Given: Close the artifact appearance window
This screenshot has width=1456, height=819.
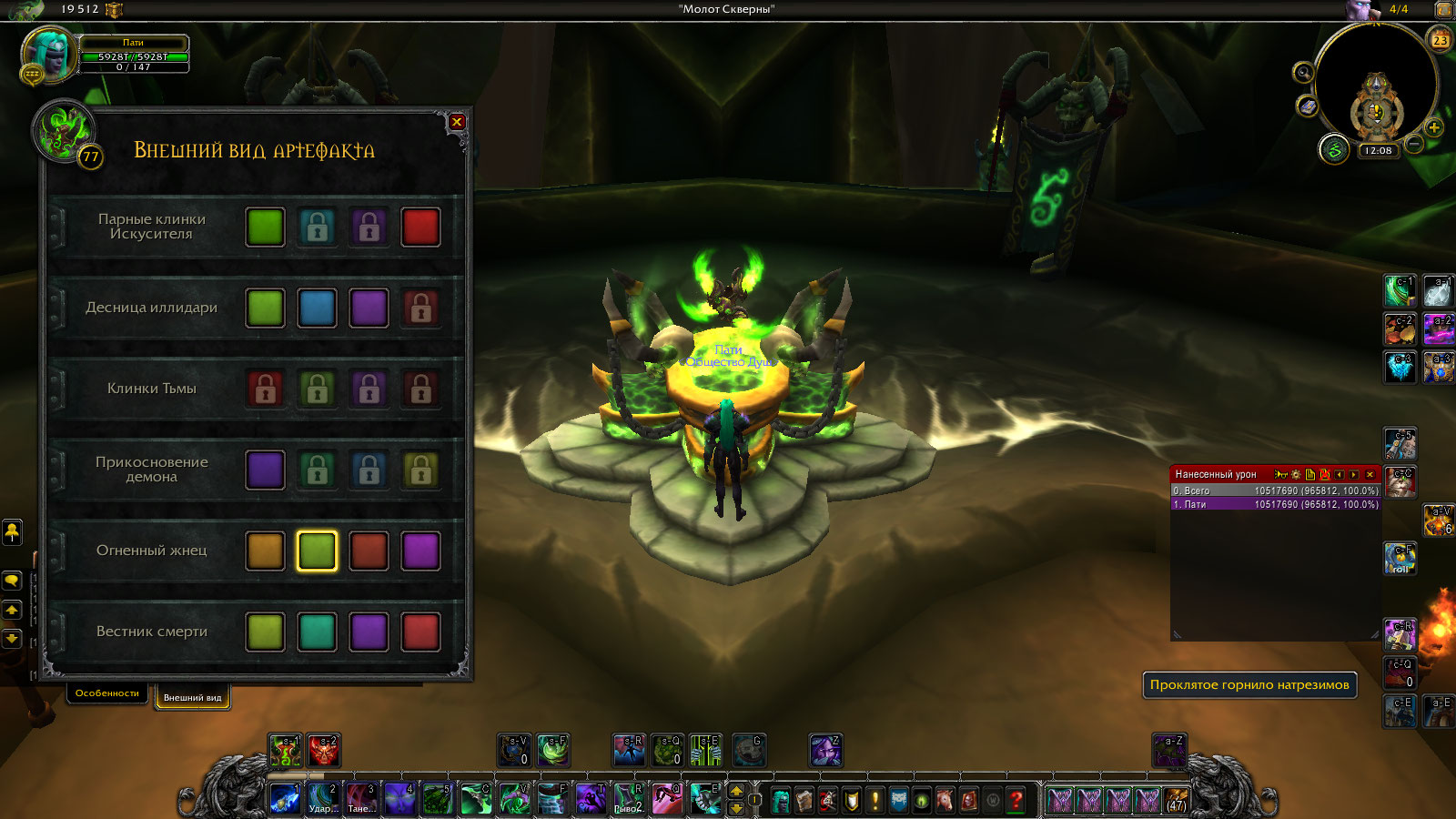Looking at the screenshot, I should coord(457,122).
